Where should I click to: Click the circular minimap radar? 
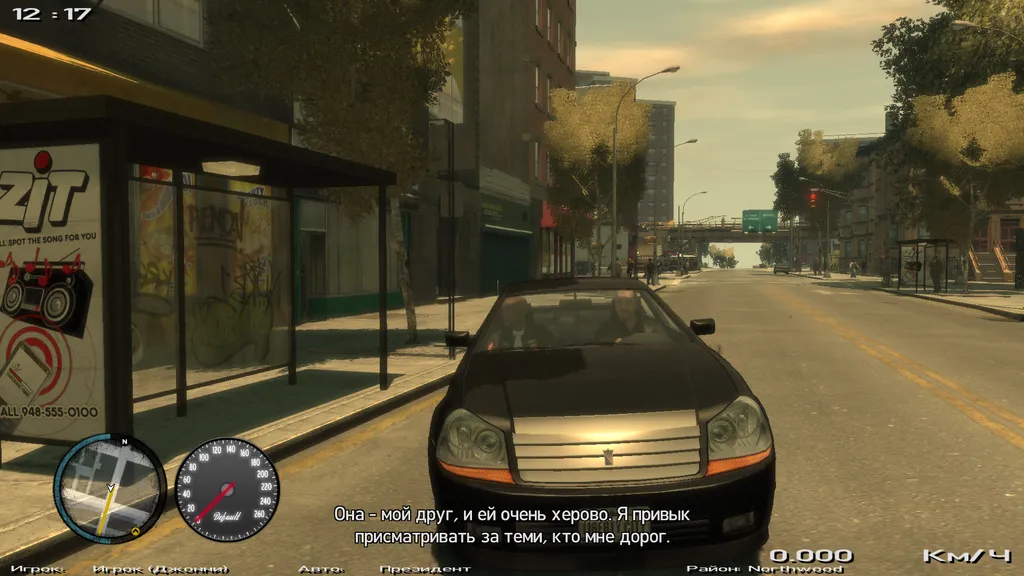(x=110, y=489)
